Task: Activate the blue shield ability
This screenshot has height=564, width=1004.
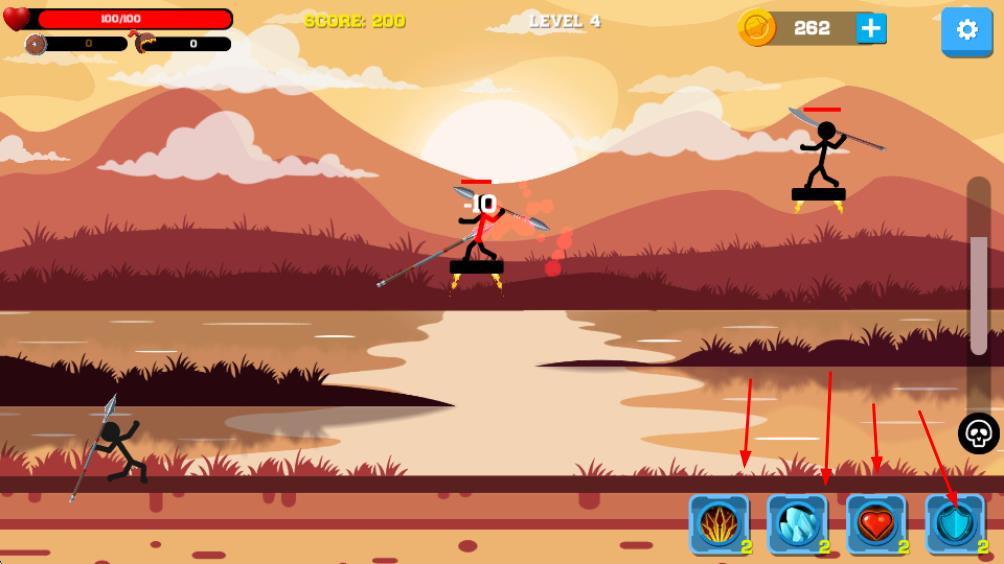Action: (955, 524)
